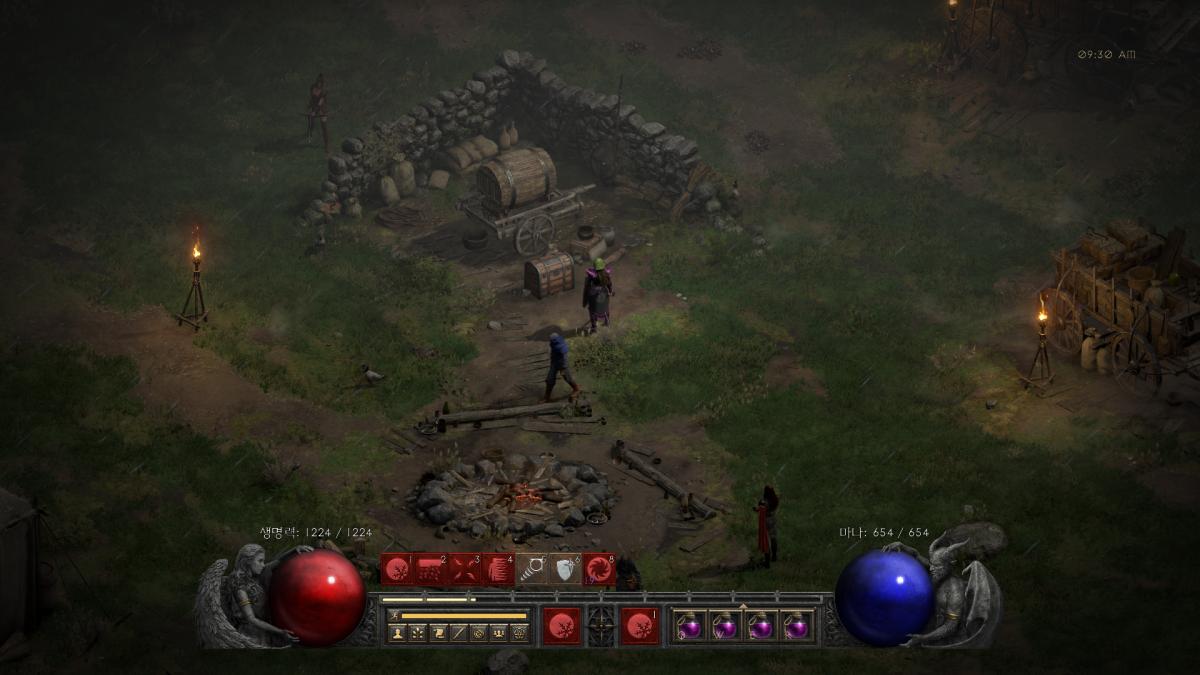1200x675 pixels.
Task: Select the shield skill on hotkey 6
Action: click(566, 569)
